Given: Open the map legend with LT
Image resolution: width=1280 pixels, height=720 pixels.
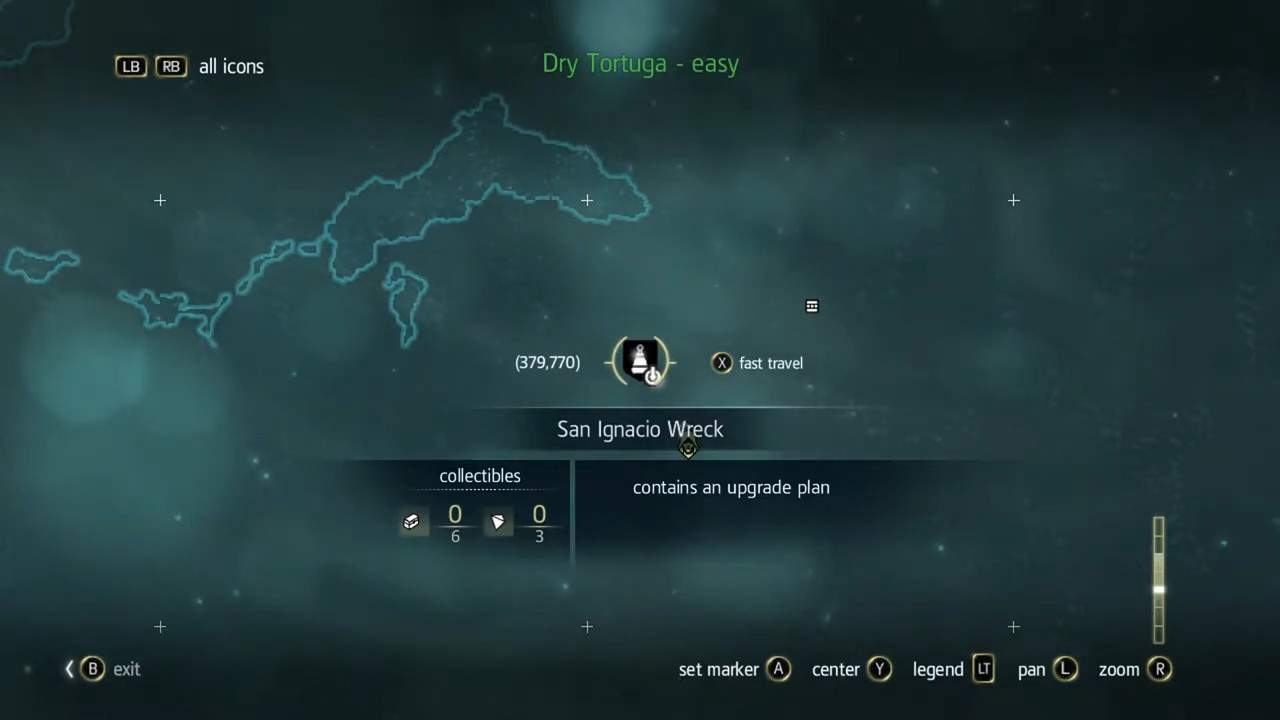Looking at the screenshot, I should (x=982, y=669).
